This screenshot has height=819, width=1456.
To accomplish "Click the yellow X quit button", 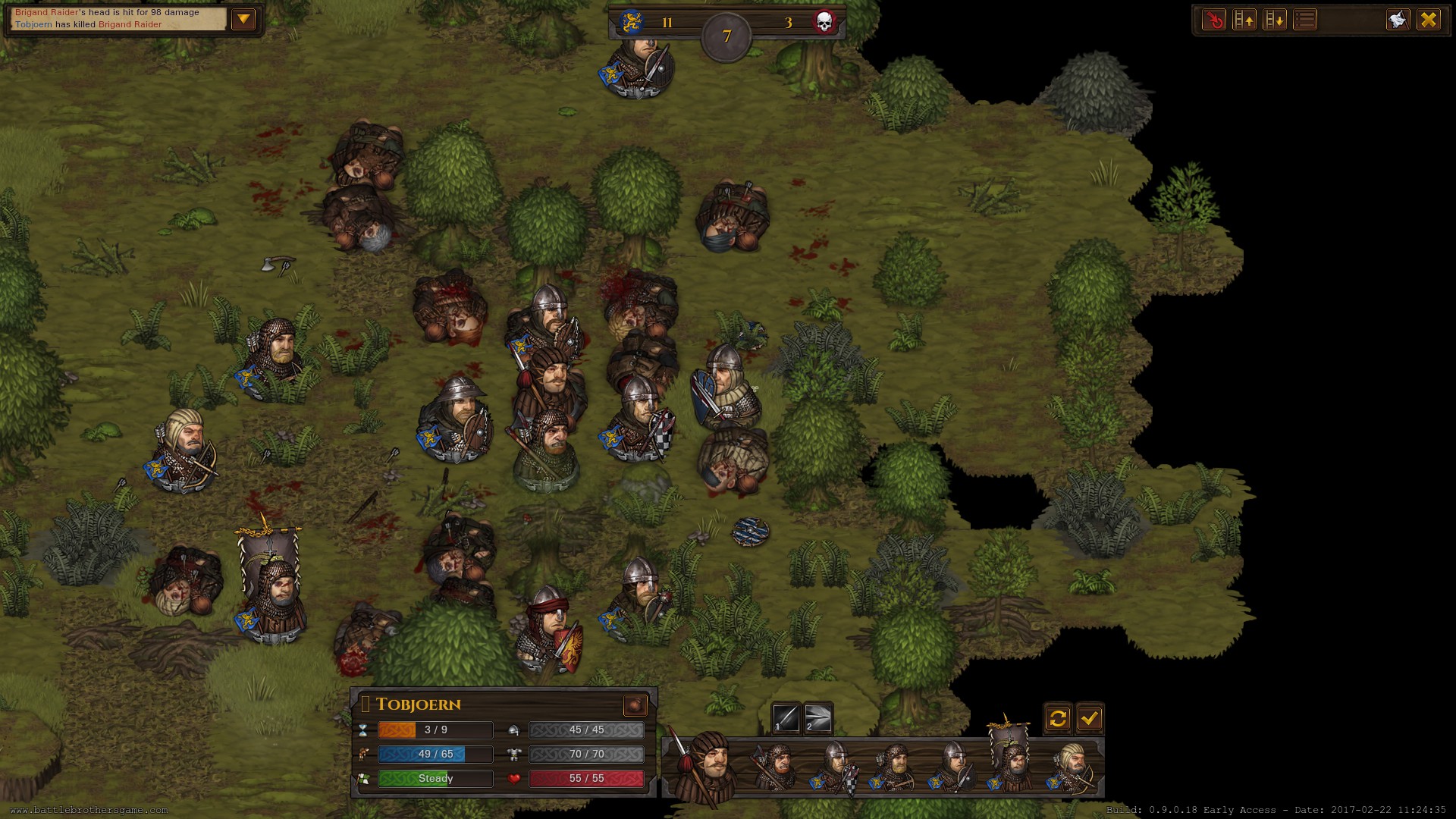I will [x=1429, y=20].
